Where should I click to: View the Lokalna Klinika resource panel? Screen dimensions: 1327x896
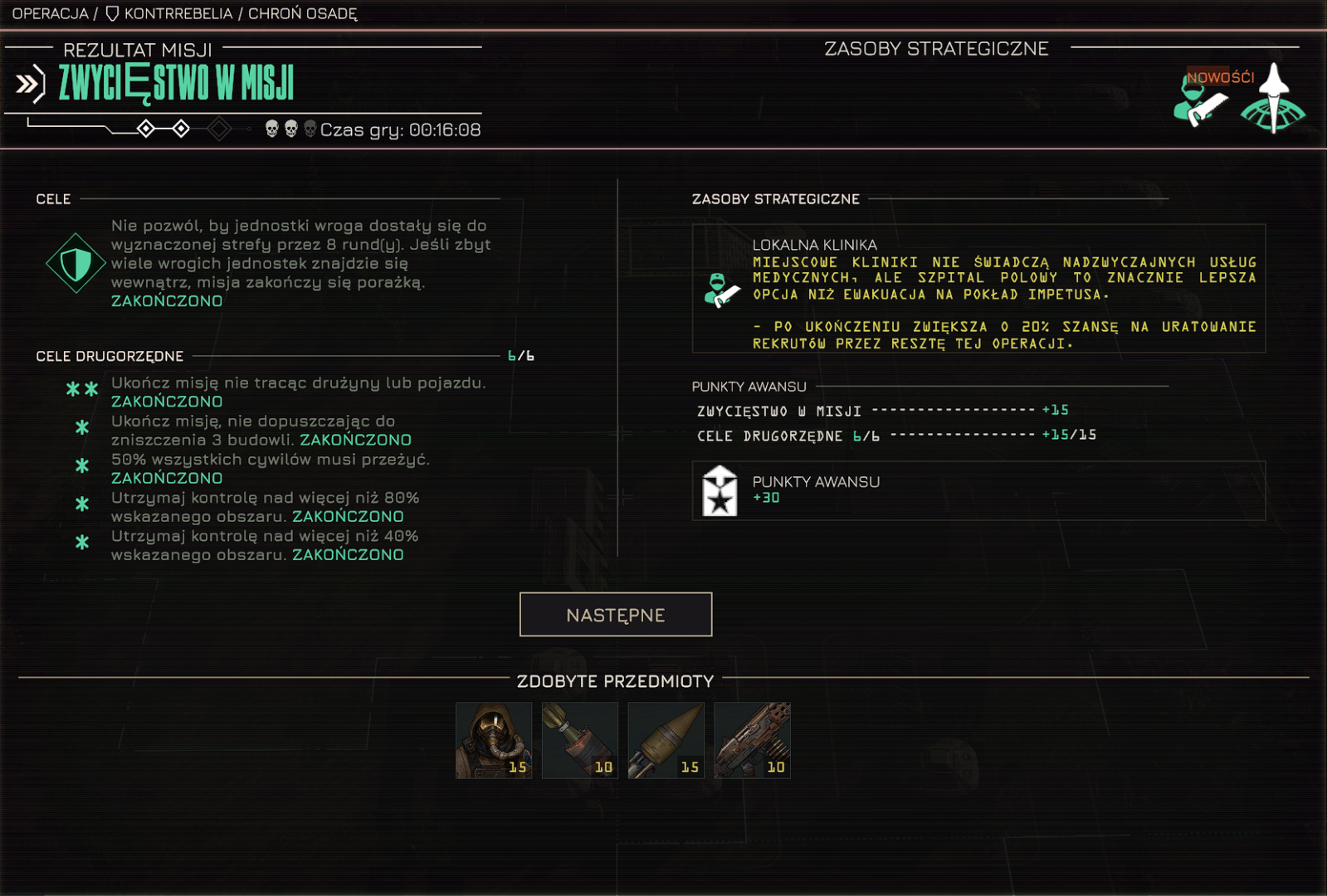point(978,289)
